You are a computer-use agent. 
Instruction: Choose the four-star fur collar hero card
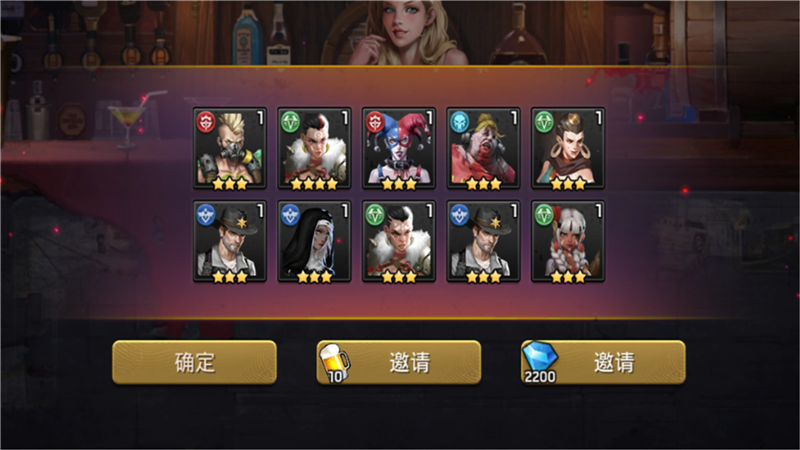tap(314, 148)
